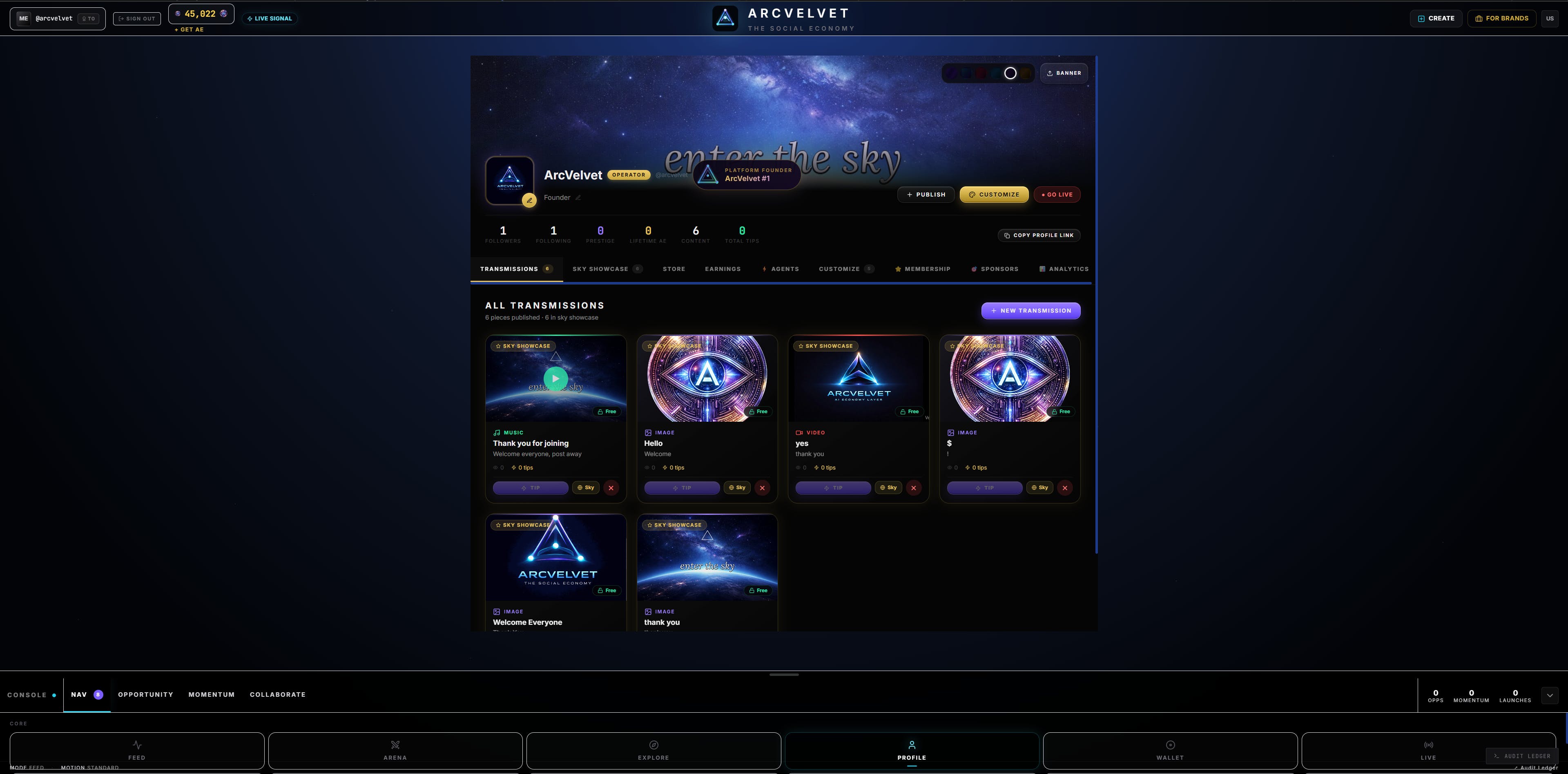Play the Thank you for joining music
The image size is (1568, 774).
555,378
